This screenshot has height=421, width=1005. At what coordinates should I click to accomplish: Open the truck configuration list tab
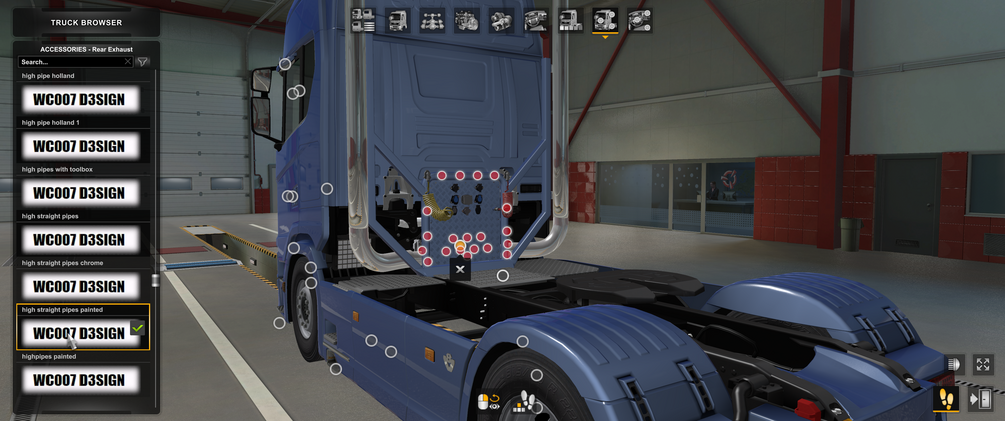click(363, 20)
